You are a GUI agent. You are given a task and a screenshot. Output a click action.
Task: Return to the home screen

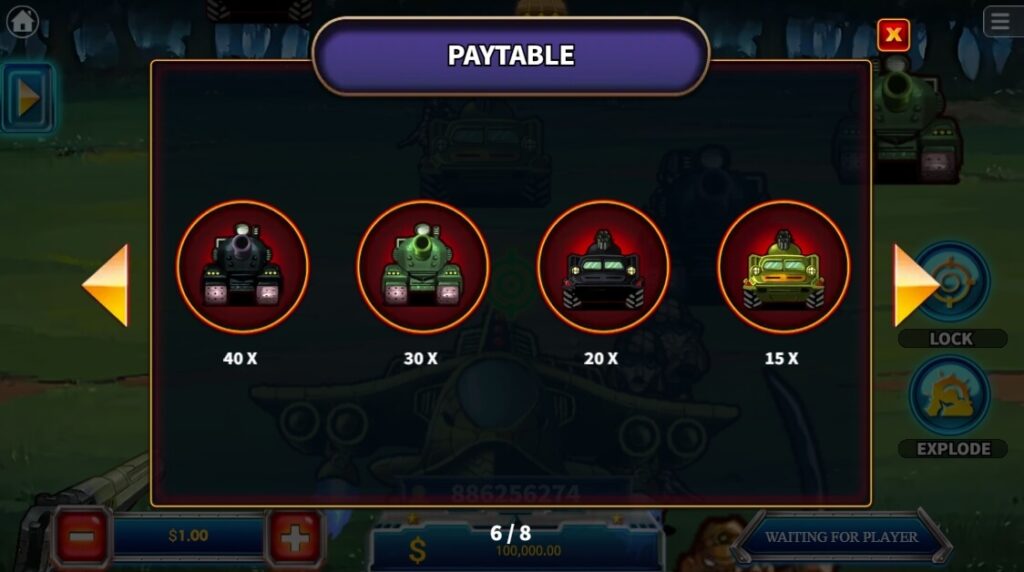[22, 21]
